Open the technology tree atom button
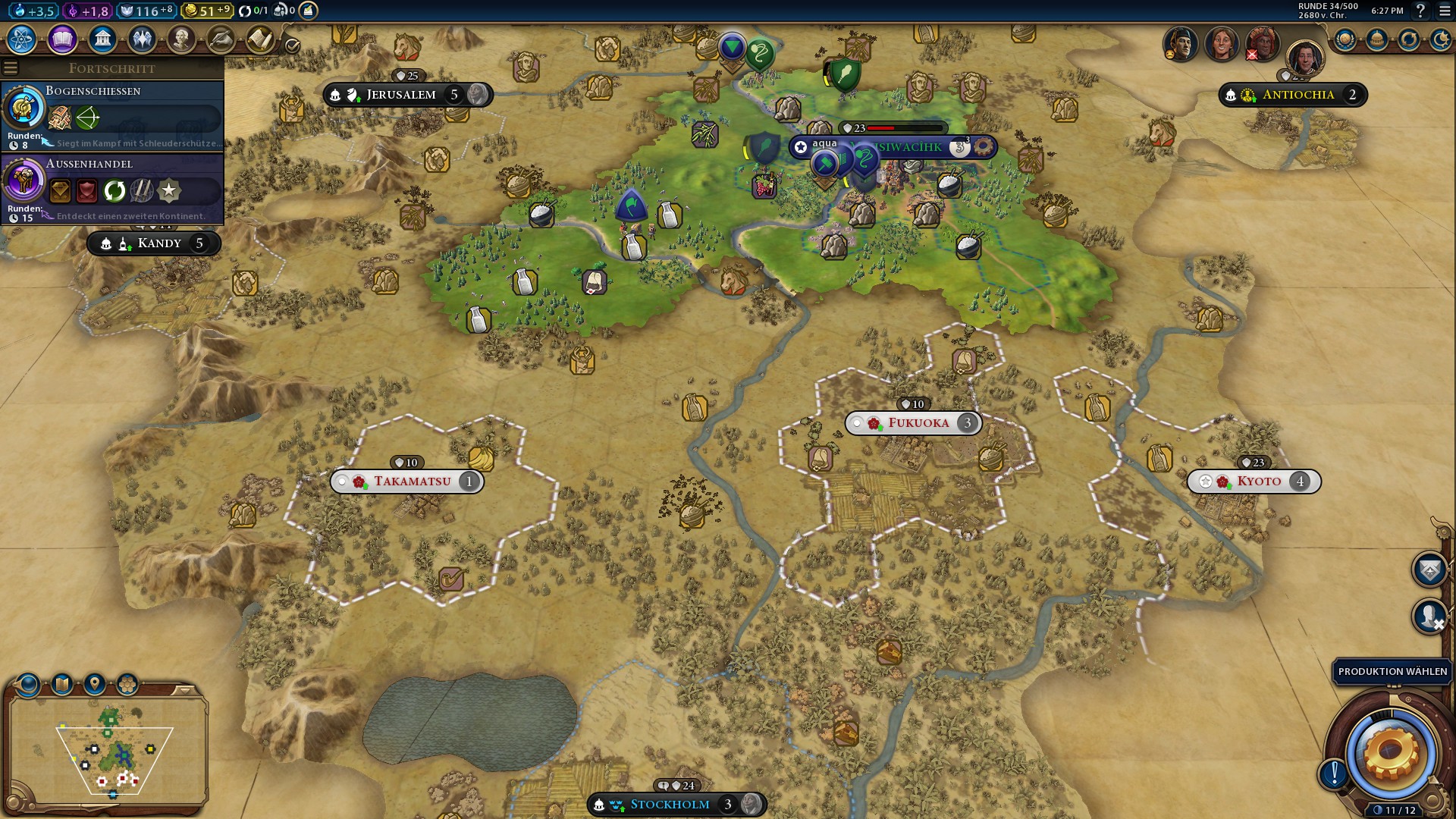Viewport: 1456px width, 819px height. click(x=22, y=39)
